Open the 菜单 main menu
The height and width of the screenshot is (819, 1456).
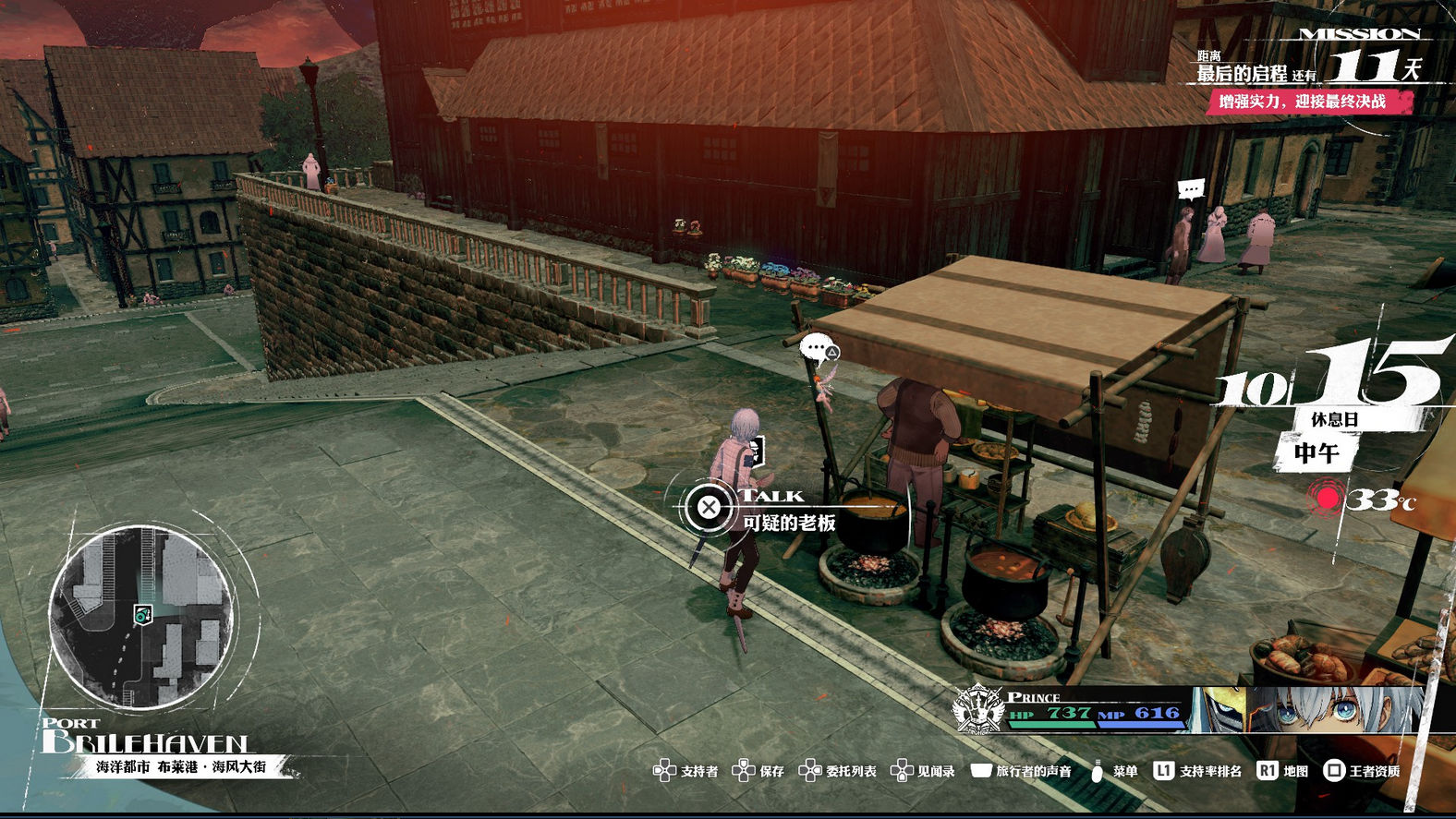click(1113, 771)
